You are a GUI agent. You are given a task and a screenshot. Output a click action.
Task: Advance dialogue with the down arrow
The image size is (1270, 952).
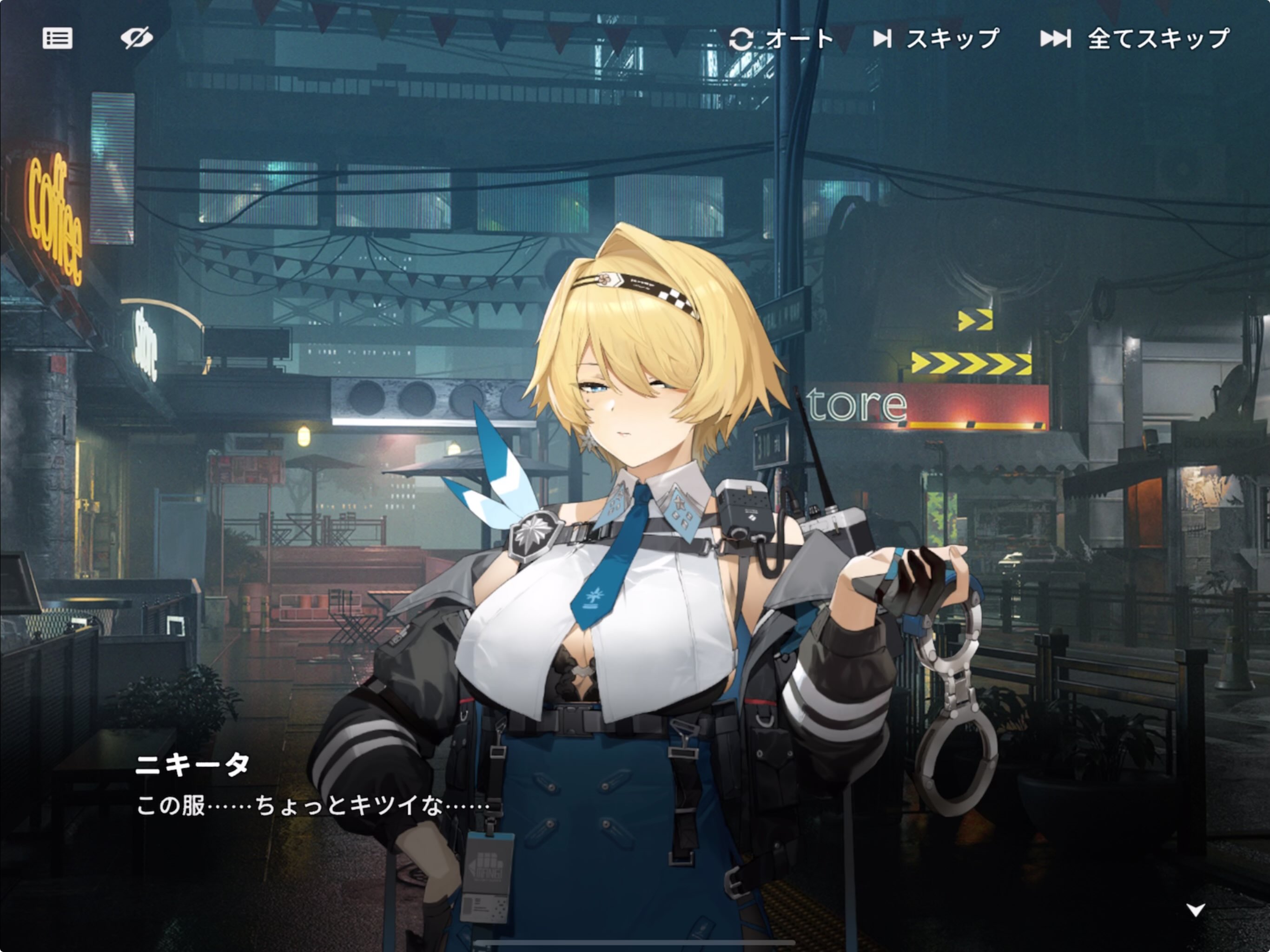(1195, 910)
